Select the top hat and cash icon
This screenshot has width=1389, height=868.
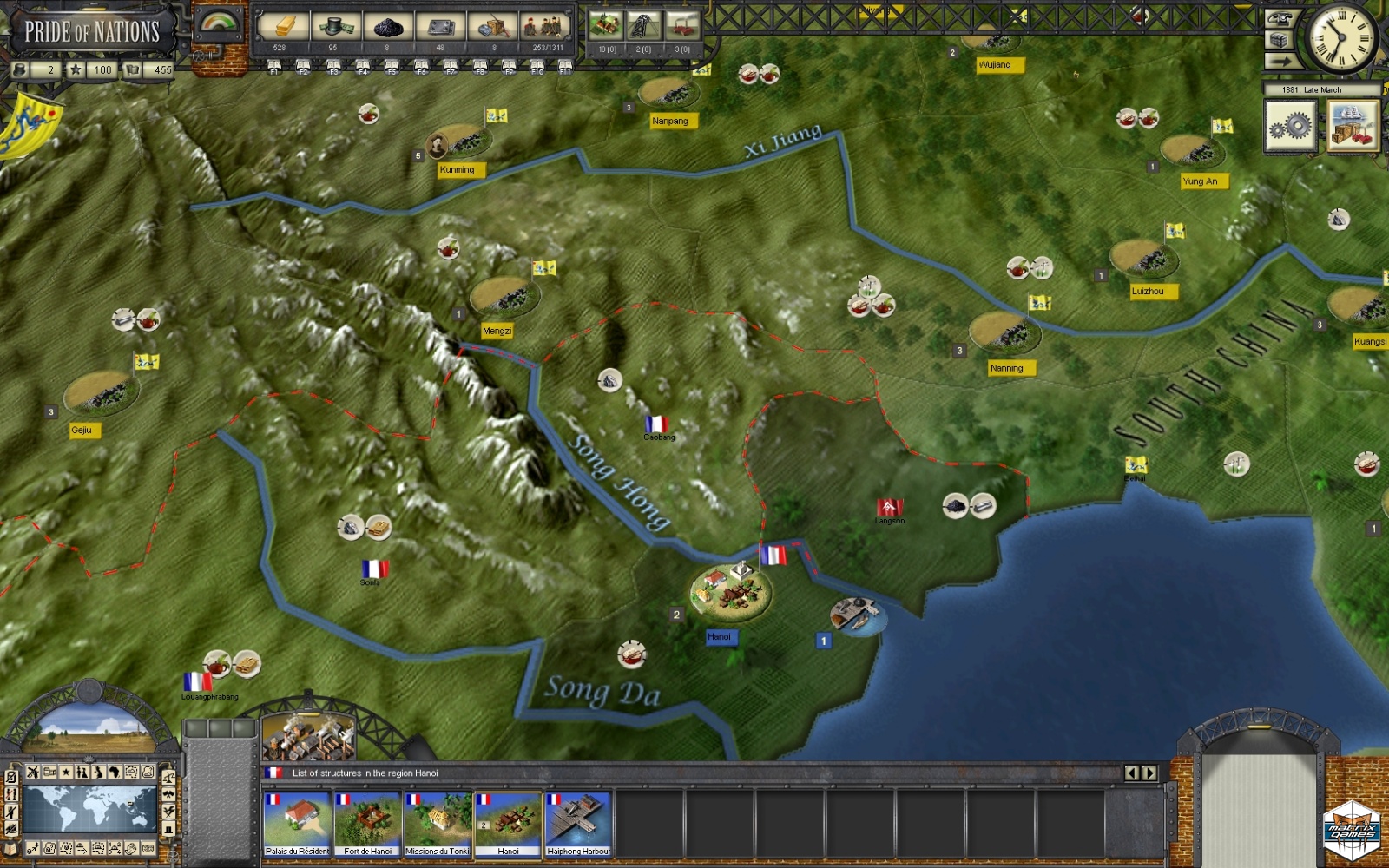[334, 28]
